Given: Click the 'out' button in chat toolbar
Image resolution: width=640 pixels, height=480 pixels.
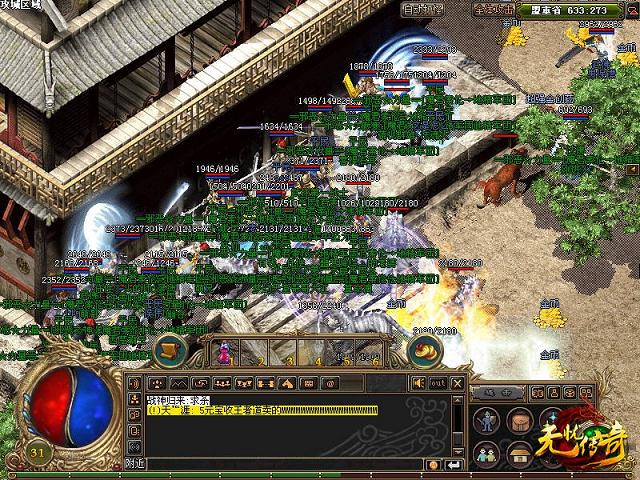Looking at the screenshot, I should [x=437, y=382].
